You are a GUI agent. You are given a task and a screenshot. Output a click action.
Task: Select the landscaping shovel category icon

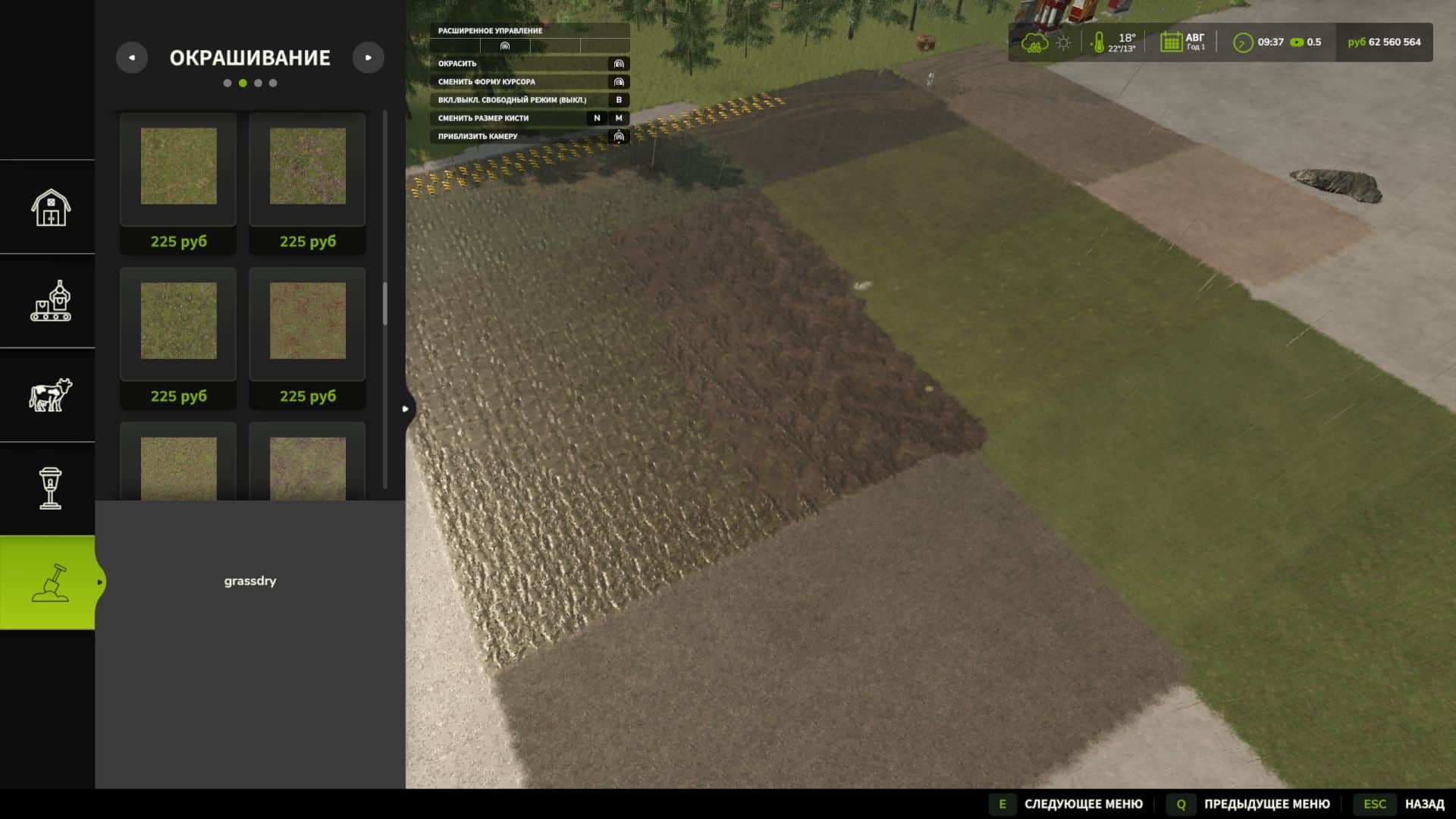point(49,582)
